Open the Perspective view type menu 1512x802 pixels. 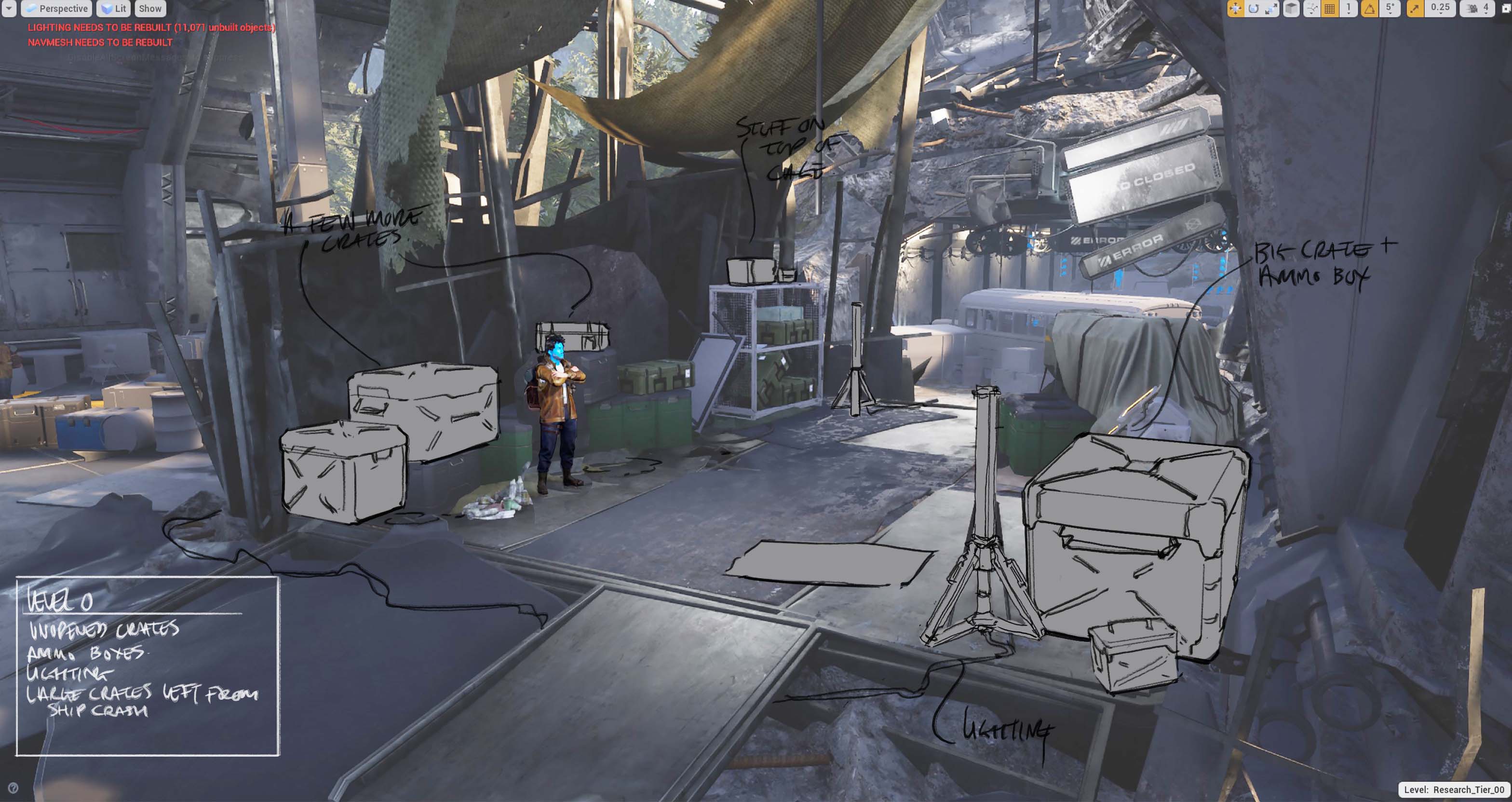click(56, 8)
